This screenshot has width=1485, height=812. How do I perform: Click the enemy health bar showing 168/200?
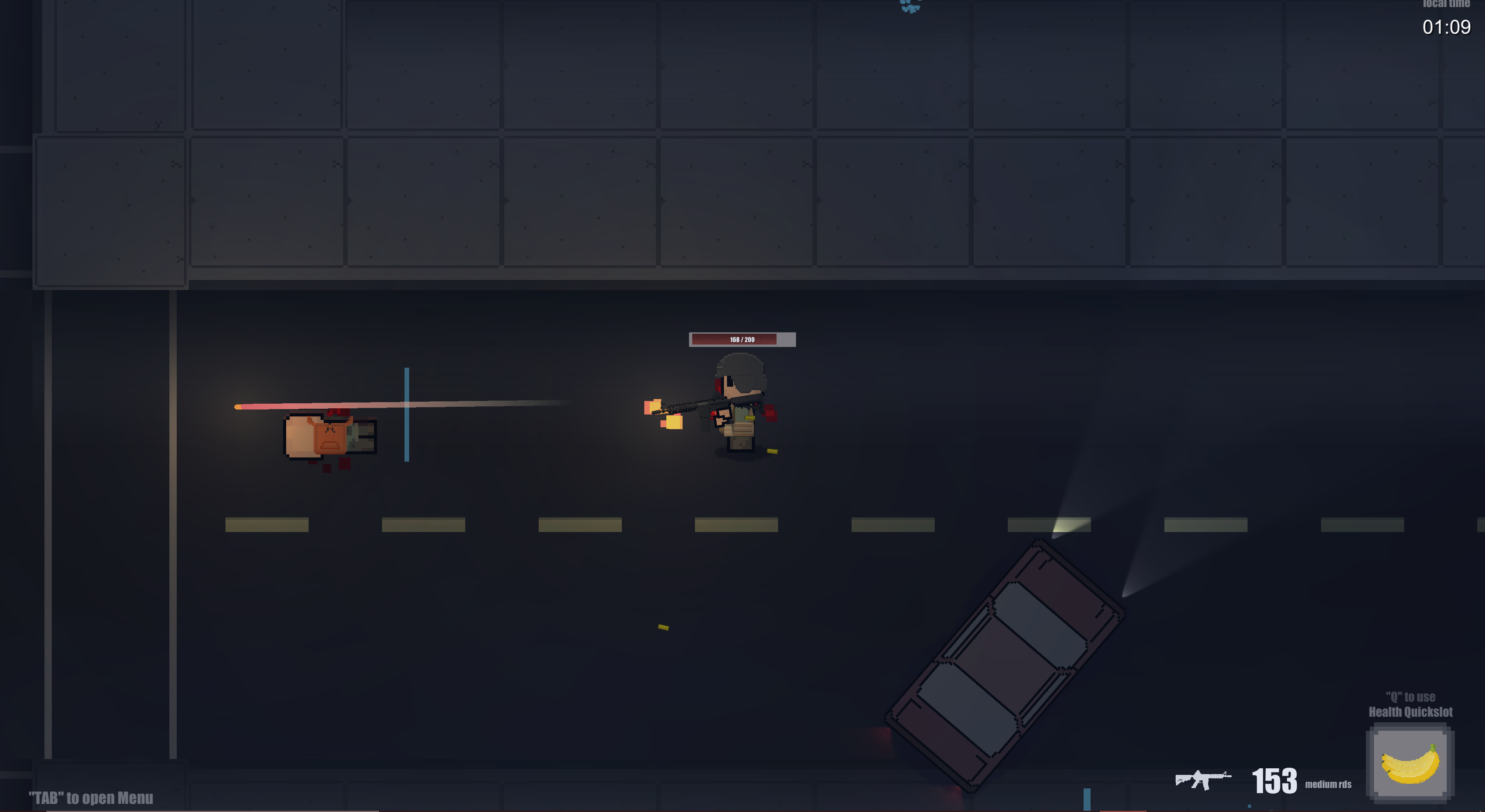(x=742, y=339)
